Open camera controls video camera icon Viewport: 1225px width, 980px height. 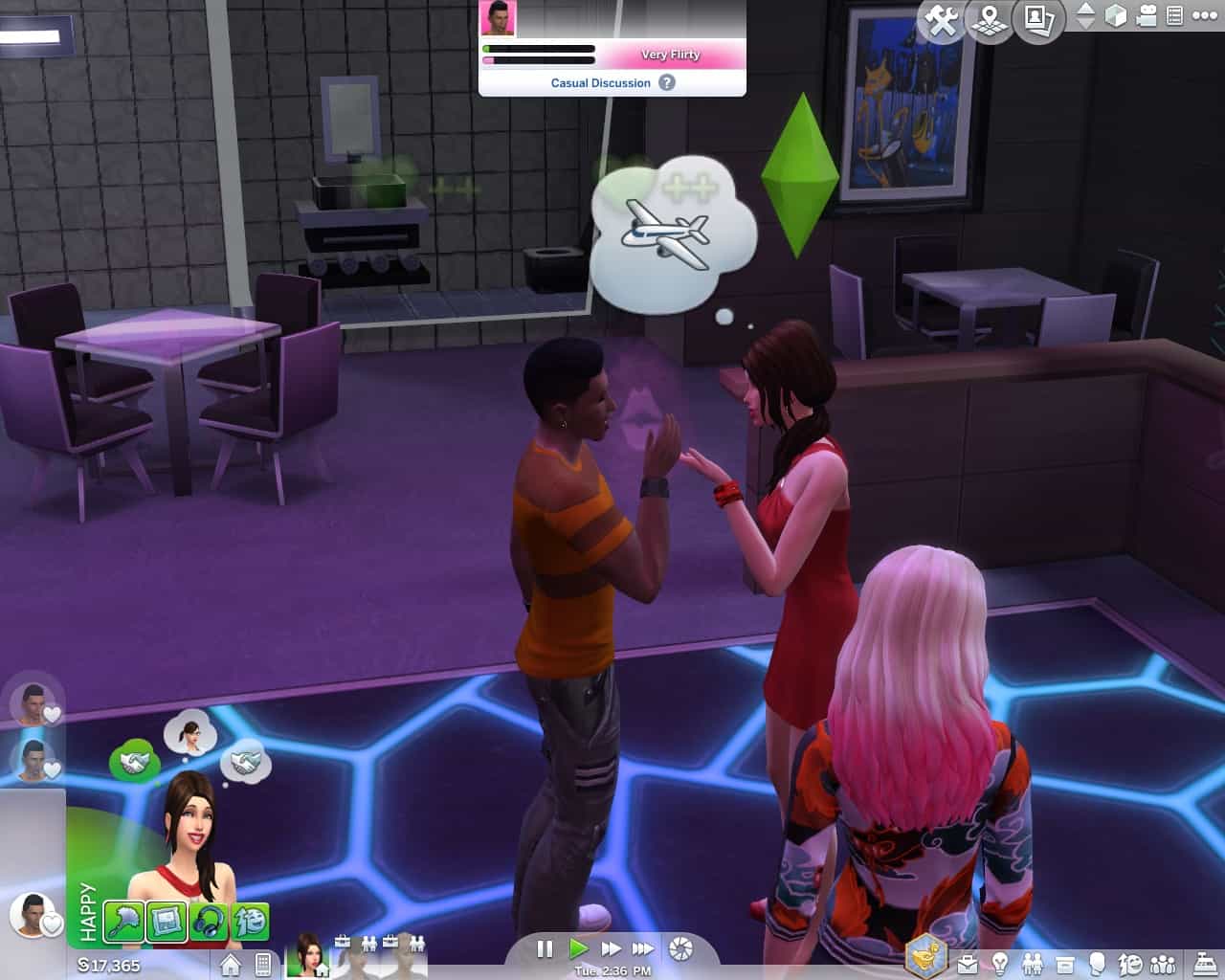(1147, 15)
